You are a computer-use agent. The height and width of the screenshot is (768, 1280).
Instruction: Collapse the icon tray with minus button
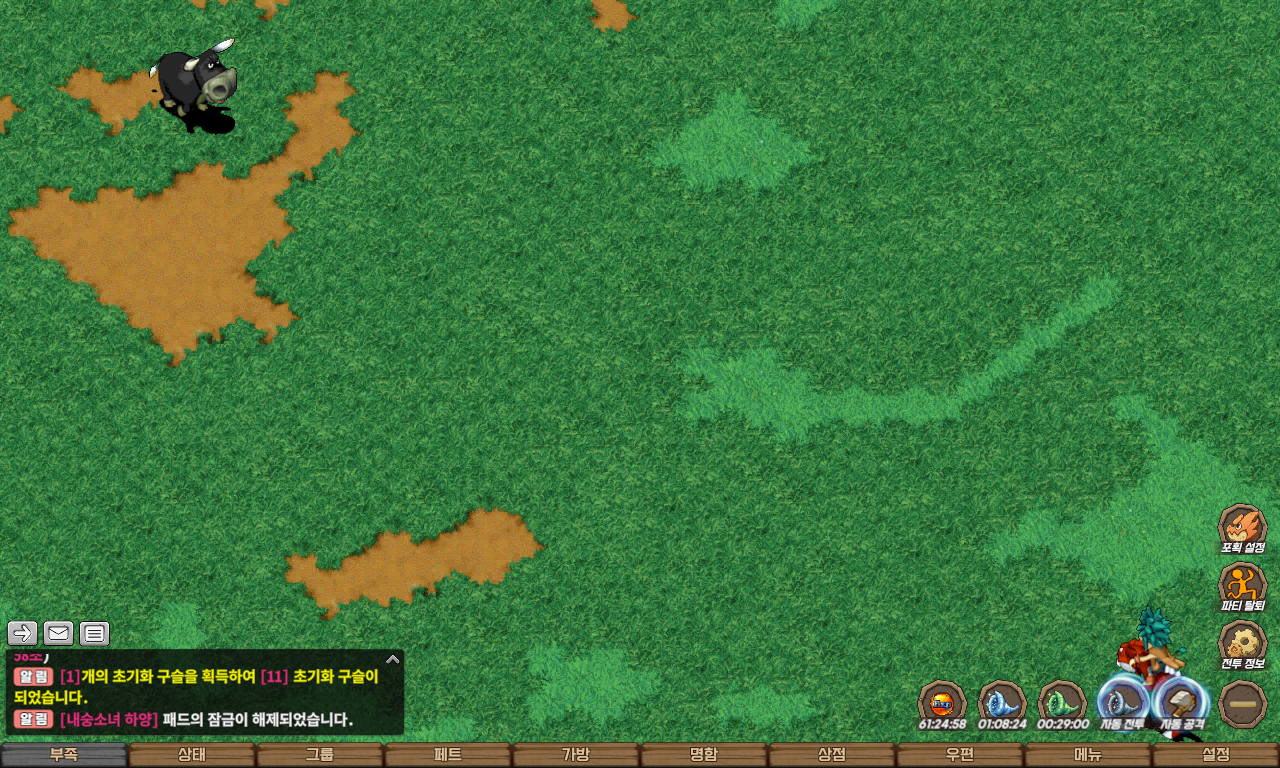[1243, 704]
